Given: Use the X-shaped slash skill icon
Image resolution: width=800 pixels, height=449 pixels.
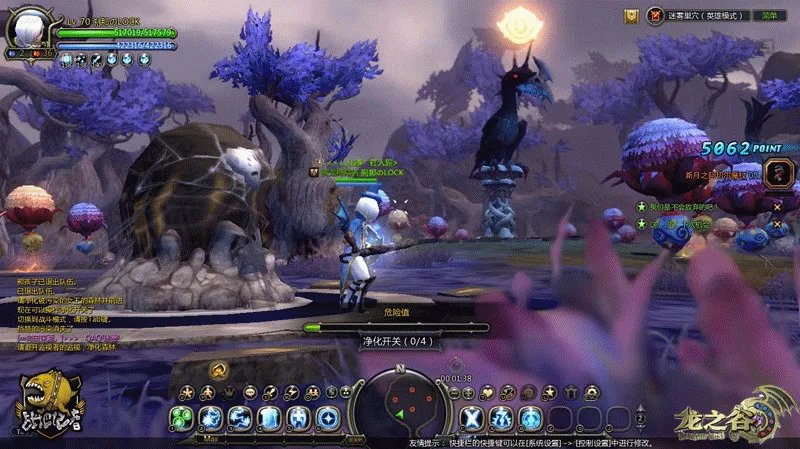Looking at the screenshot, I should pyautogui.click(x=473, y=417).
